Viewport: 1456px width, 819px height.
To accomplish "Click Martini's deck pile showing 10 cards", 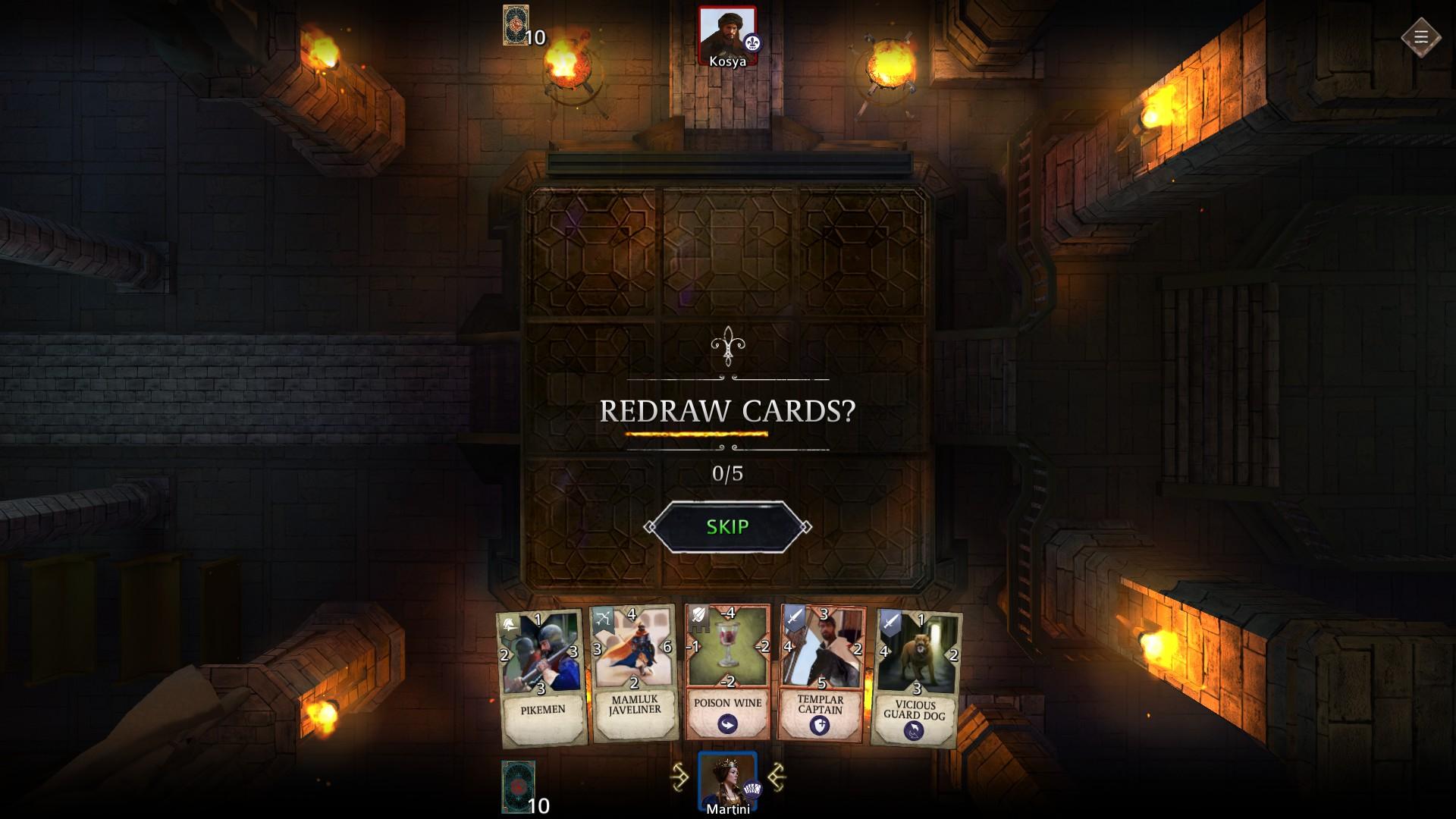I will coord(516,780).
